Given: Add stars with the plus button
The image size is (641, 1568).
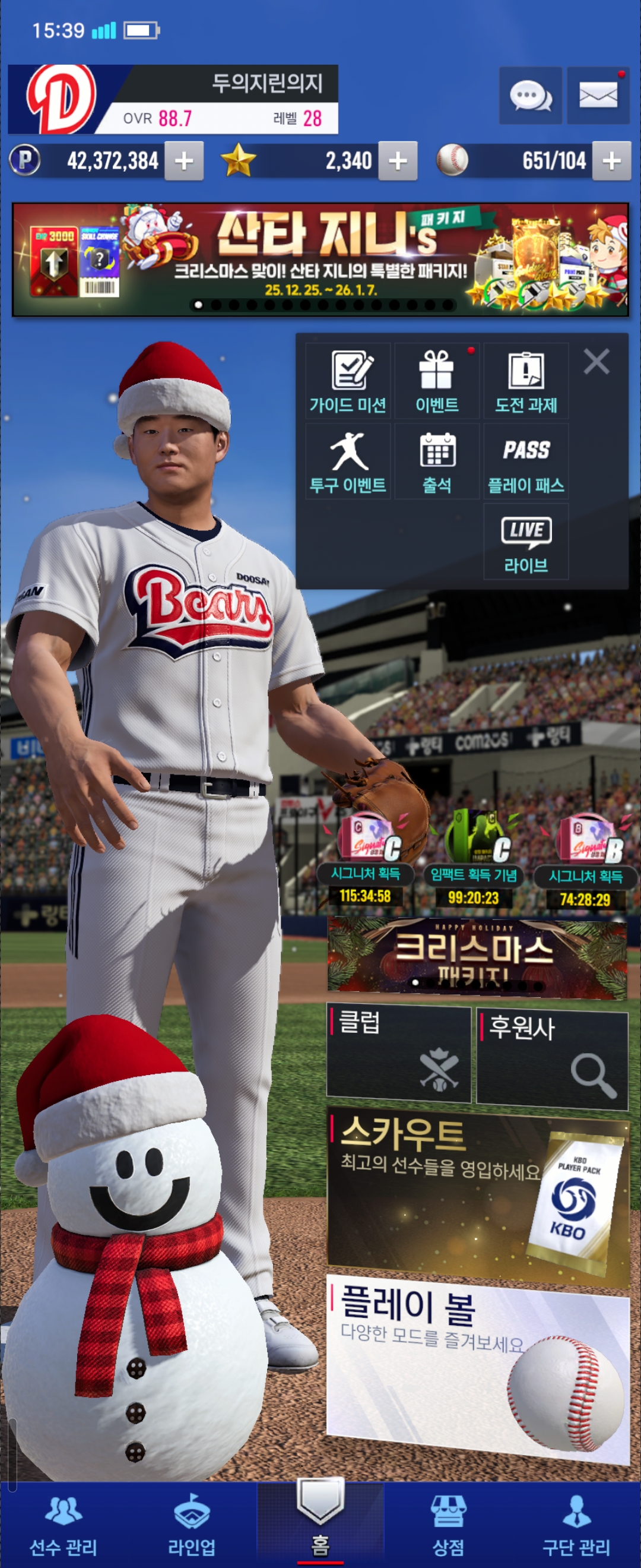Looking at the screenshot, I should click(x=398, y=162).
